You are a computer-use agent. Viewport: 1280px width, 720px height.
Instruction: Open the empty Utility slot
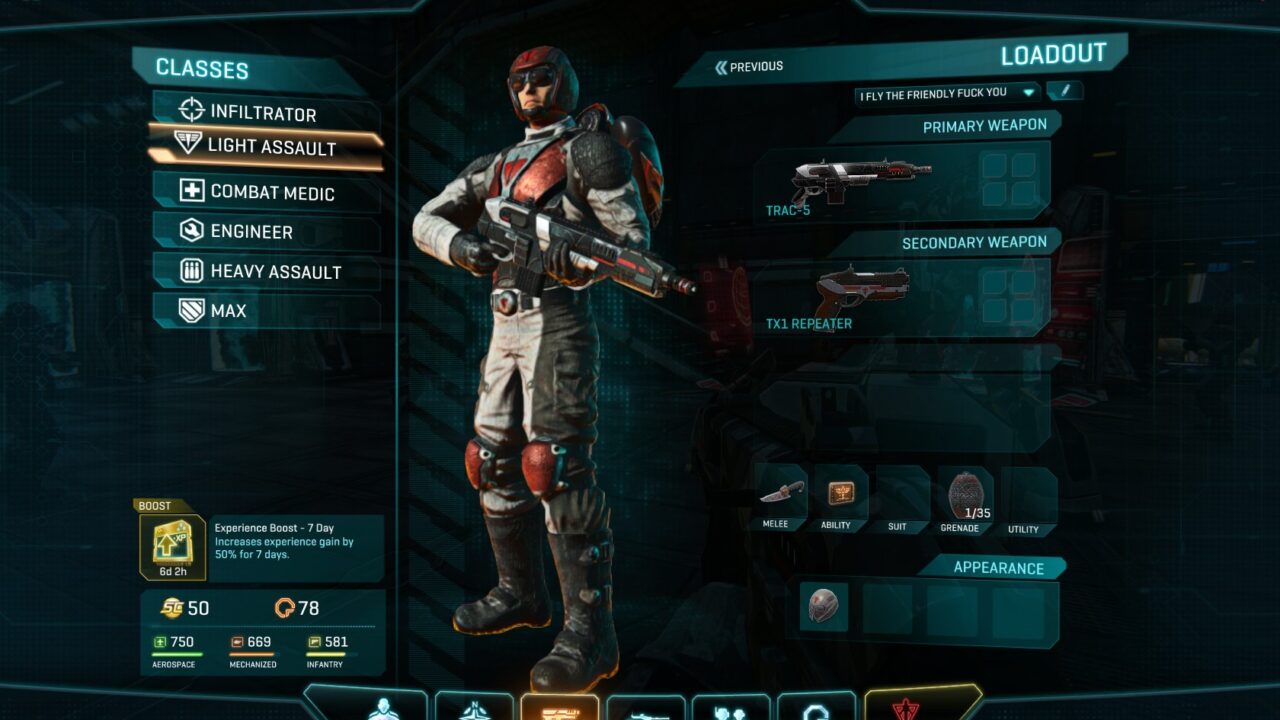coord(1027,496)
